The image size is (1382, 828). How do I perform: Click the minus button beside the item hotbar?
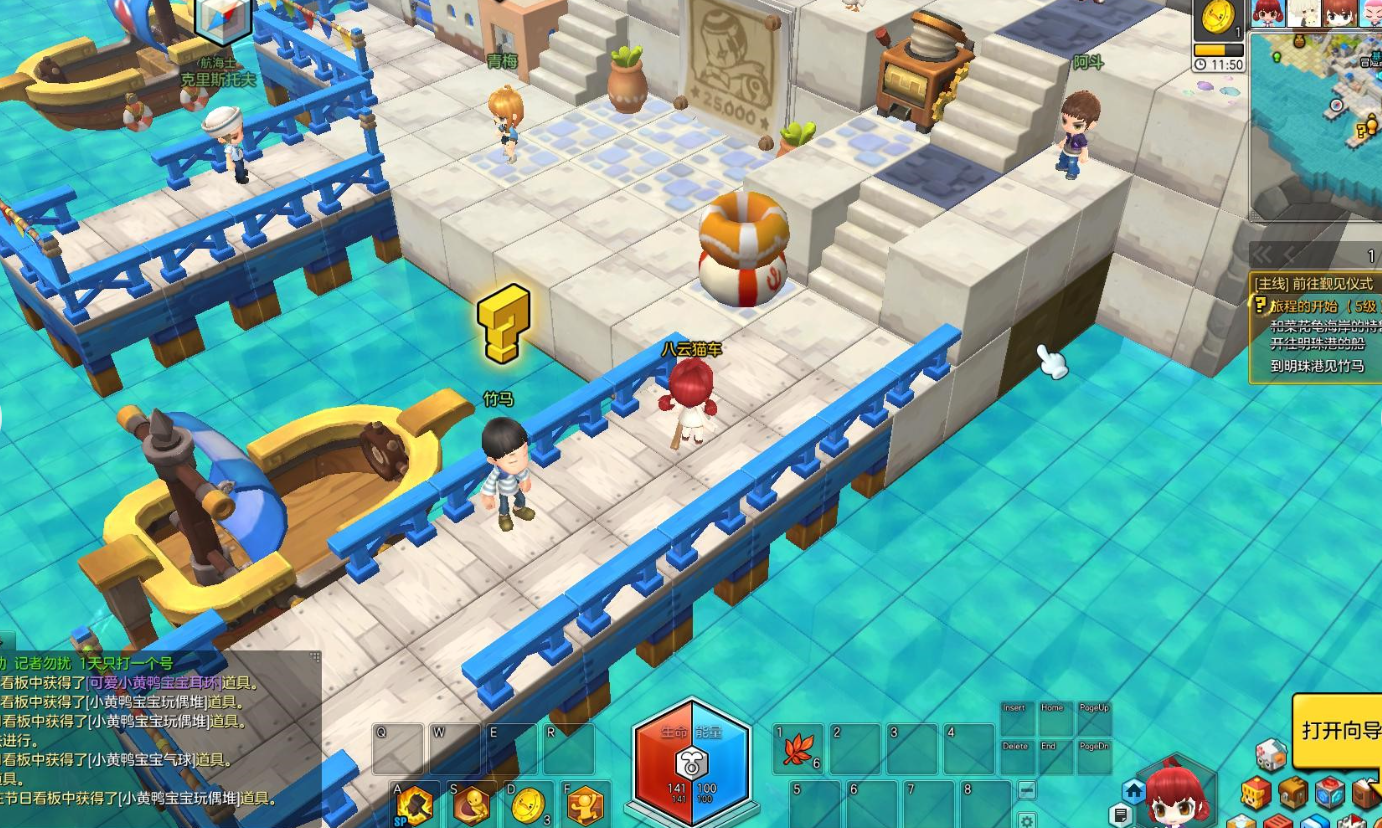tap(1026, 790)
